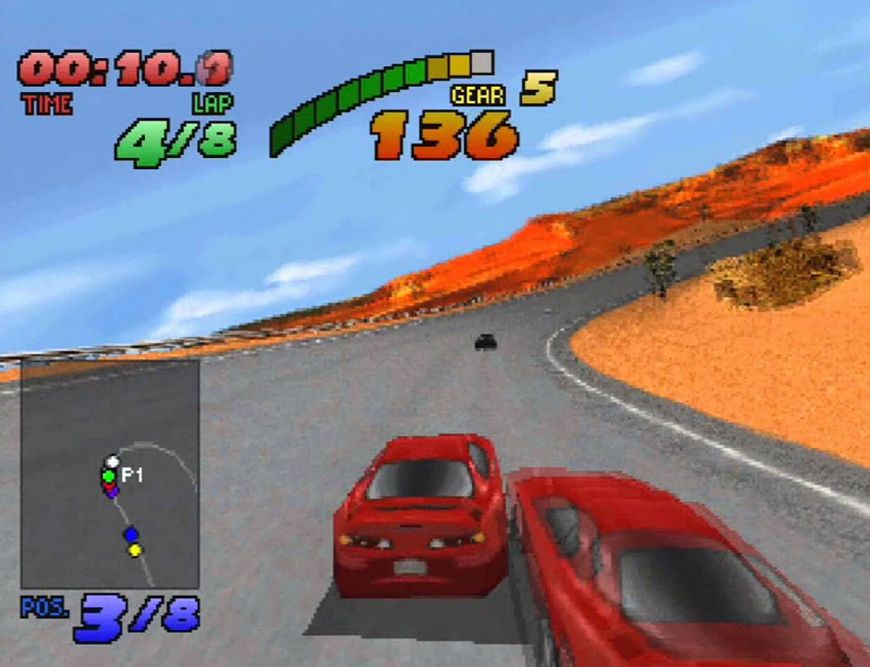Screen dimensions: 870x667
Task: Pick the white racer dot on the minimap
Action: pyautogui.click(x=112, y=463)
